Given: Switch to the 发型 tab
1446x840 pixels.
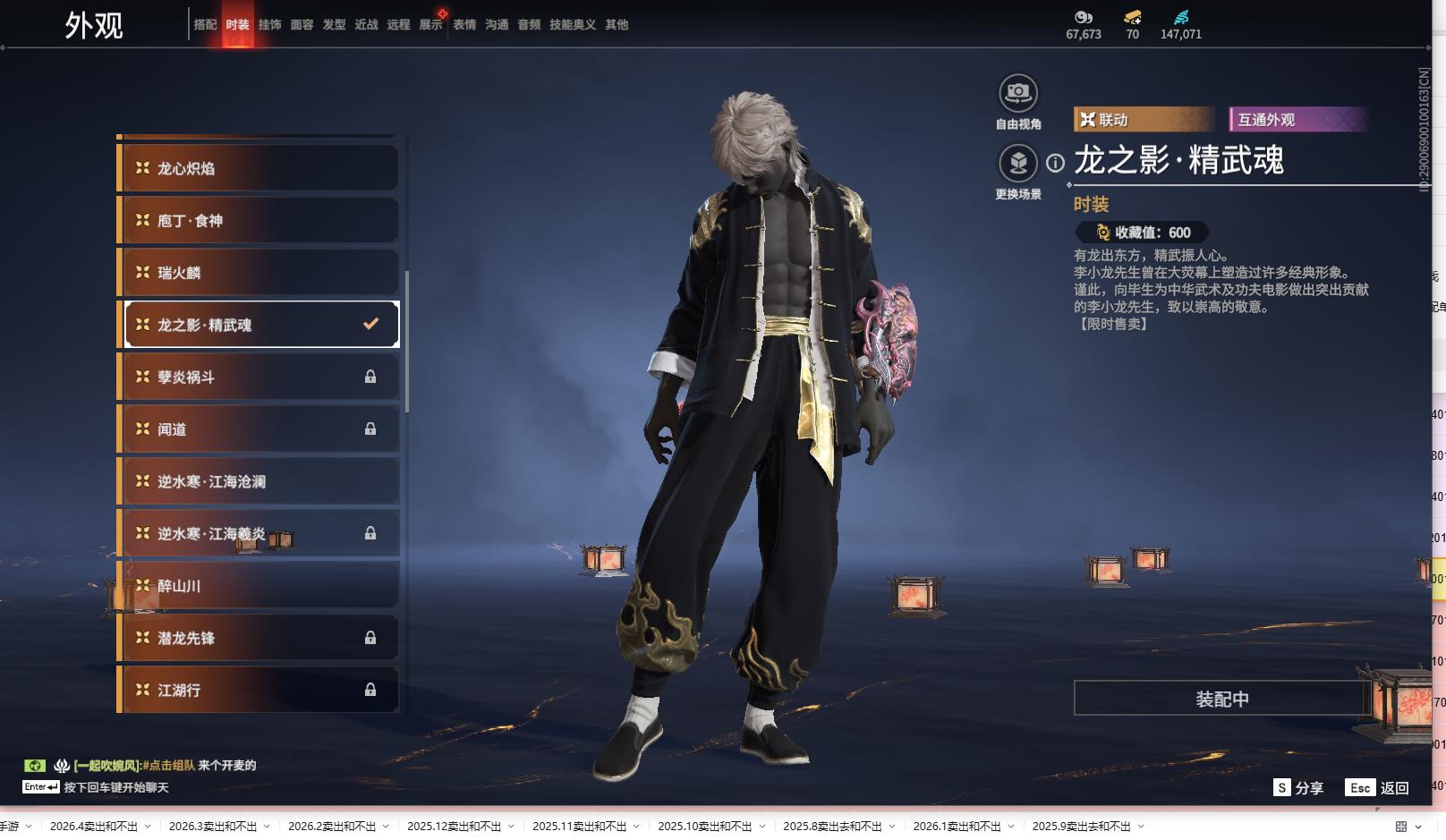Looking at the screenshot, I should tap(334, 25).
